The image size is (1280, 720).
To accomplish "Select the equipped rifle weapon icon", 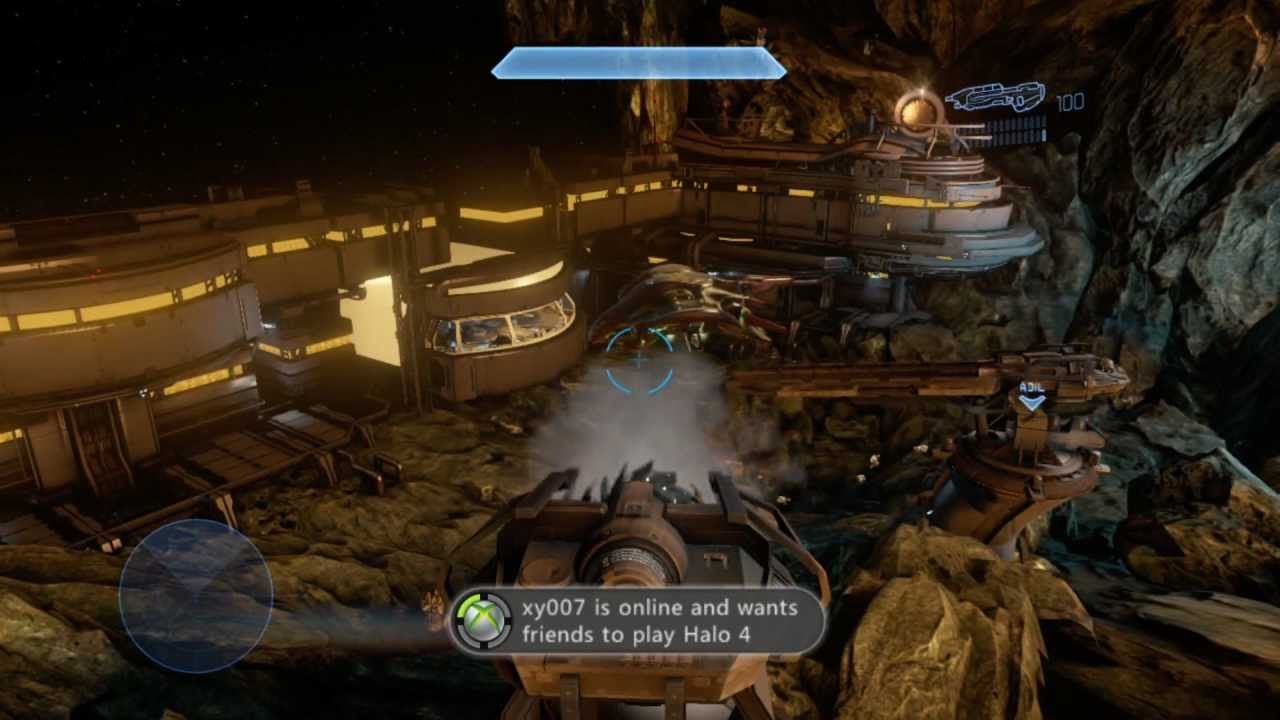I will coord(995,98).
